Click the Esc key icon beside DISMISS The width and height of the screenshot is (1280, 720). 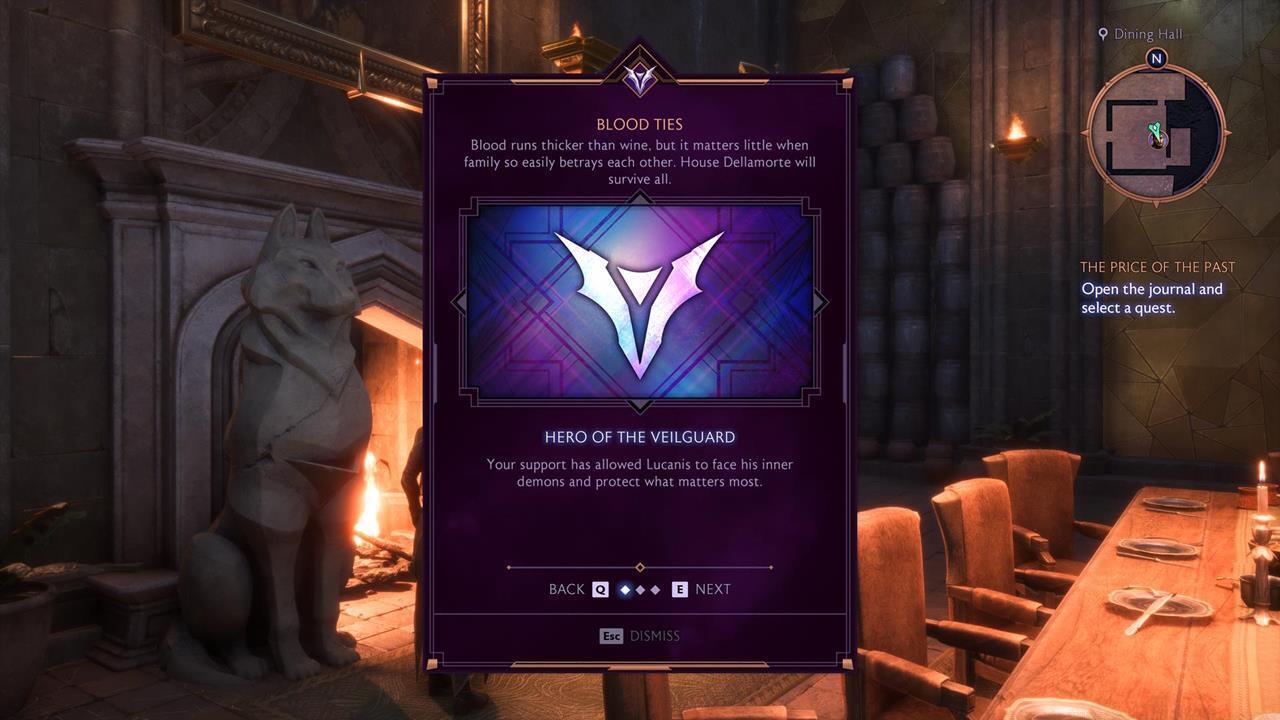pyautogui.click(x=612, y=635)
